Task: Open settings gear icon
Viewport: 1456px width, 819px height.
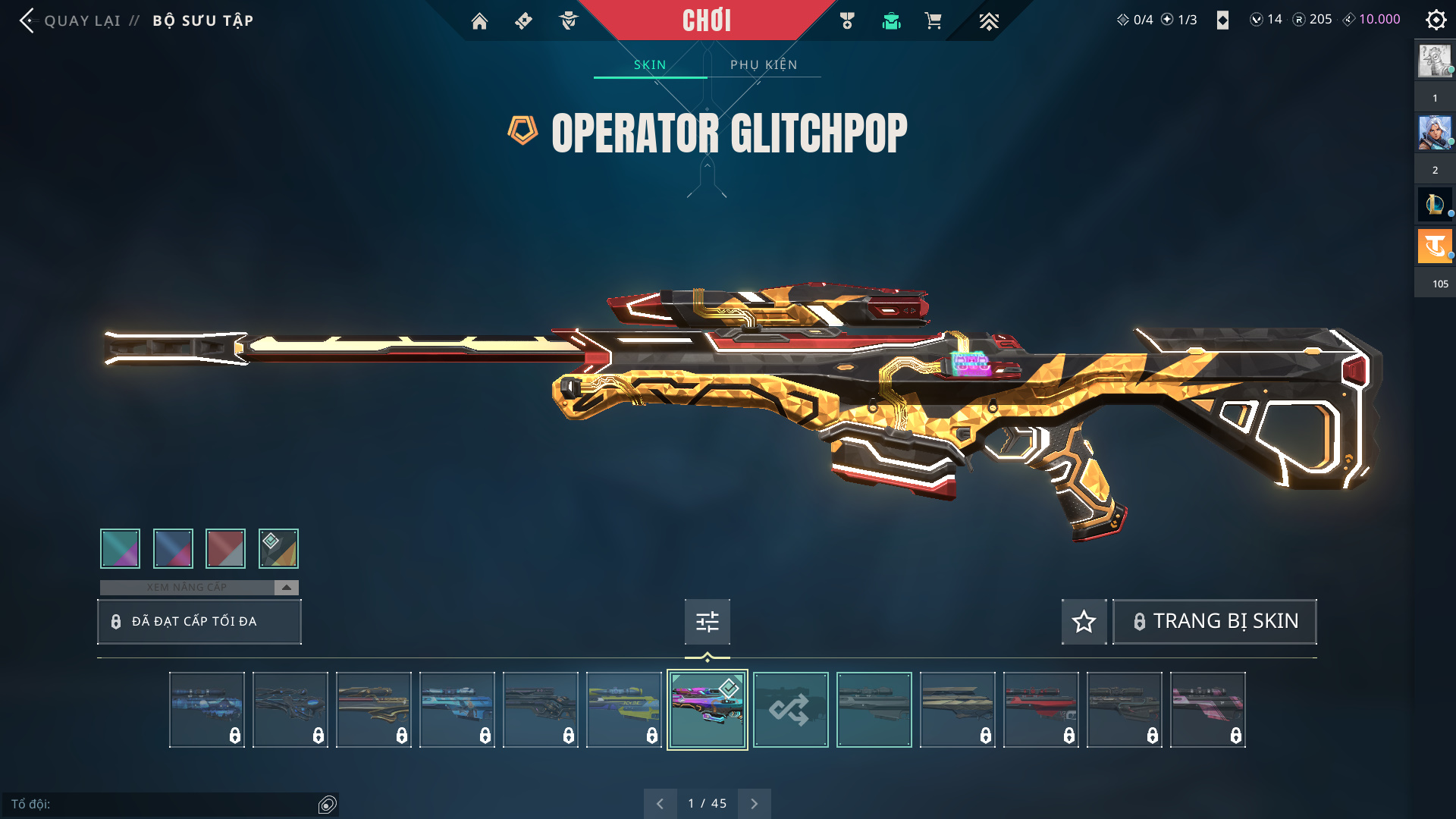Action: 1436,20
